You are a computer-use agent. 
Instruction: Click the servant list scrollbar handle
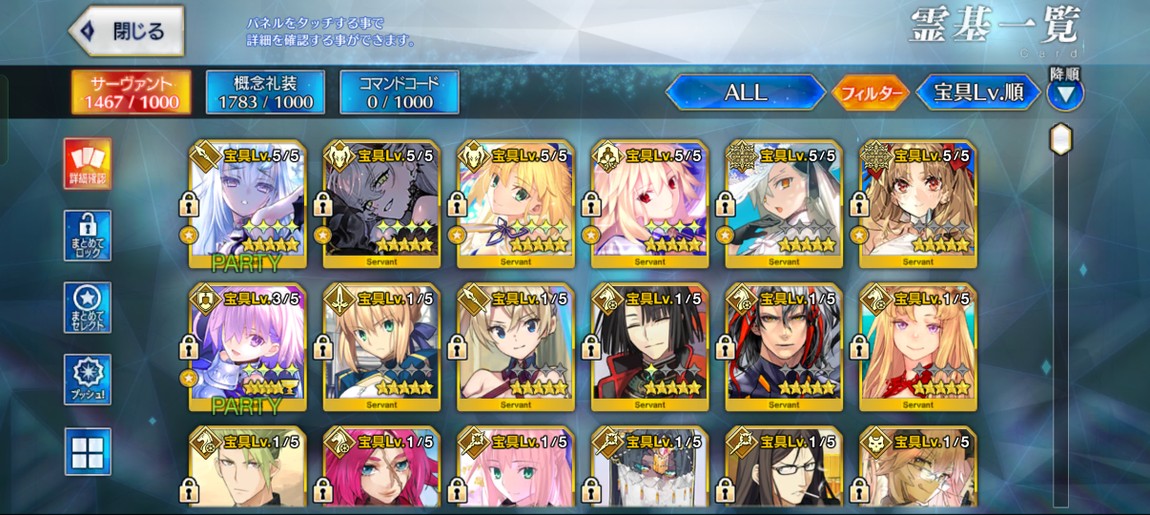coord(1060,139)
